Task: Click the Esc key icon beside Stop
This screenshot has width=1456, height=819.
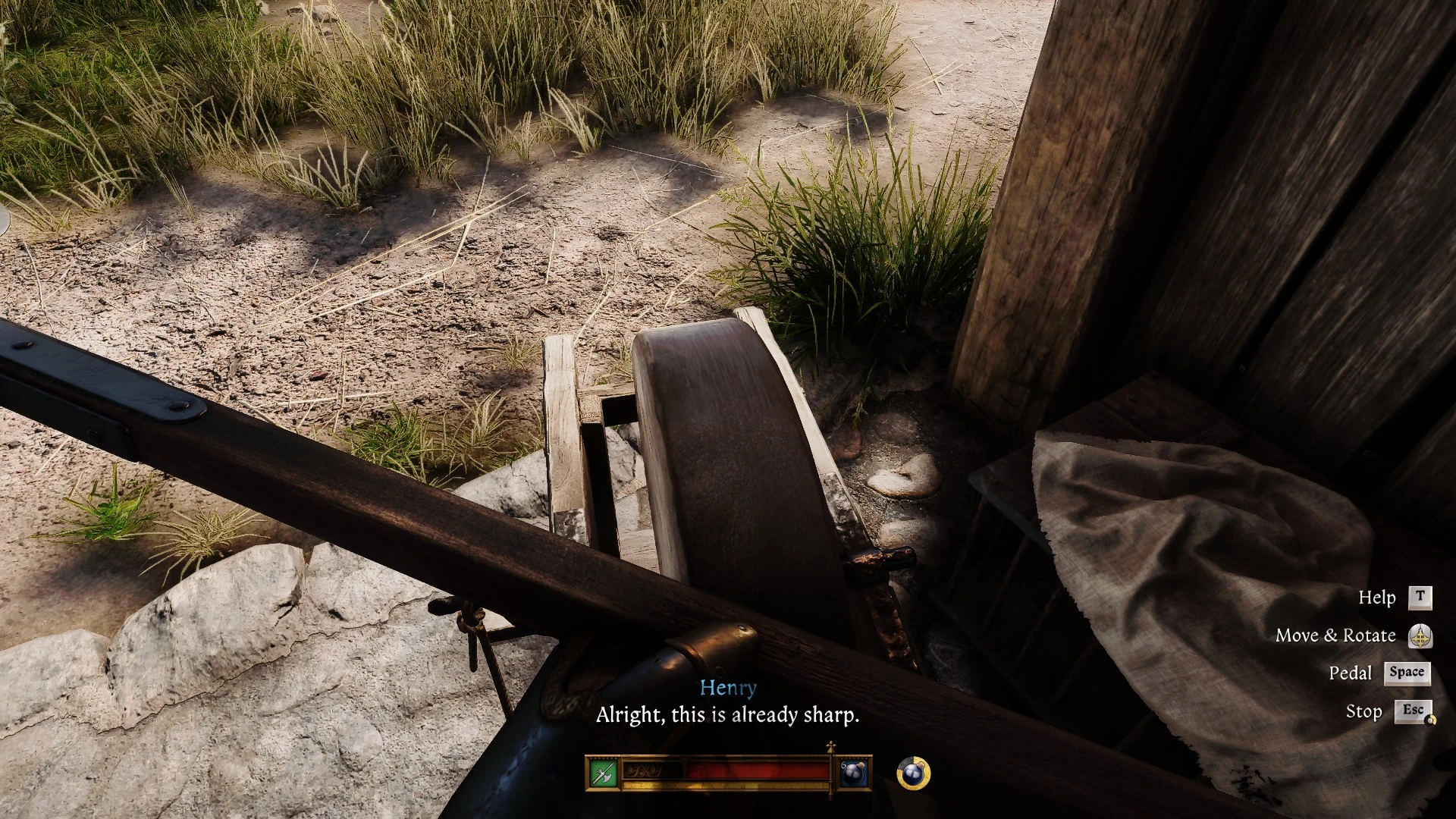Action: click(1413, 710)
